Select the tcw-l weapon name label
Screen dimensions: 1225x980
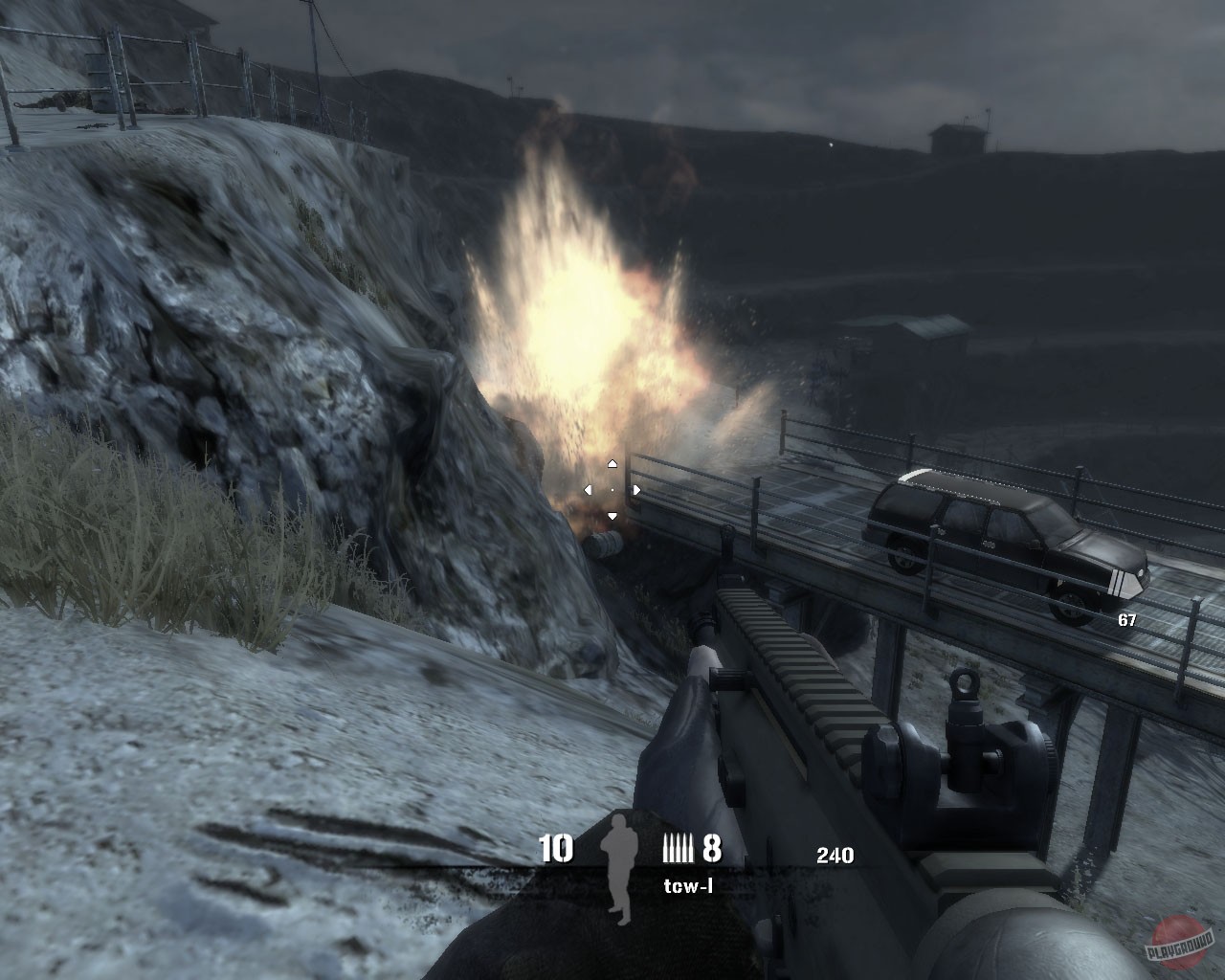coord(688,886)
